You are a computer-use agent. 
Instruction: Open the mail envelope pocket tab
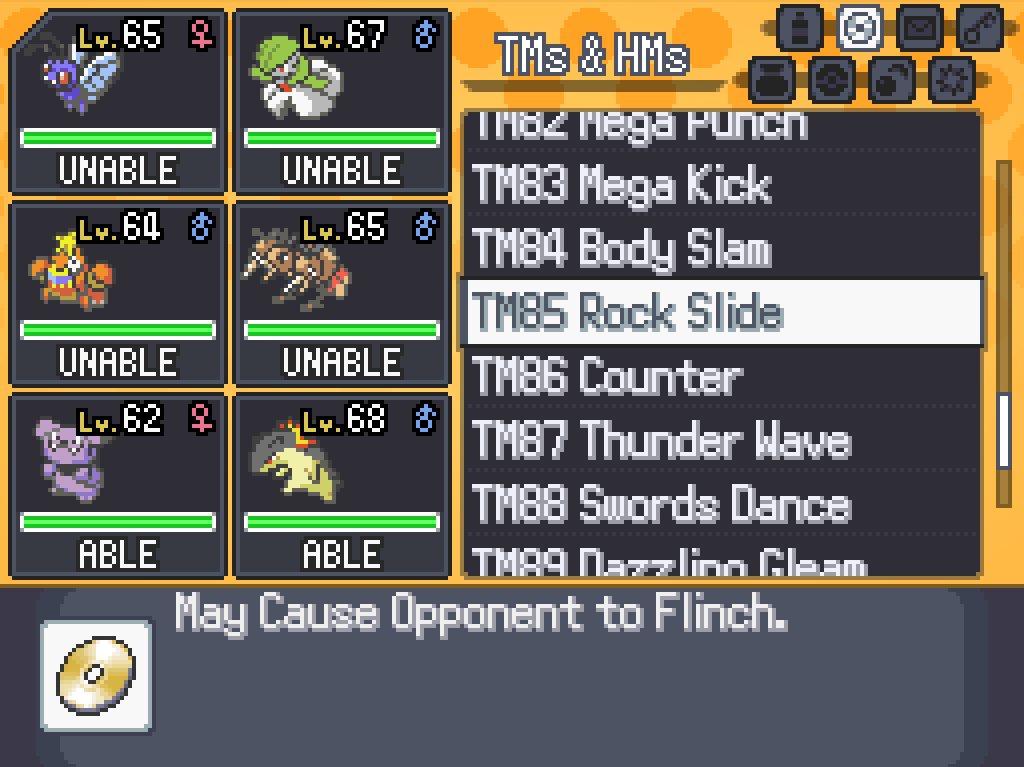(x=918, y=27)
